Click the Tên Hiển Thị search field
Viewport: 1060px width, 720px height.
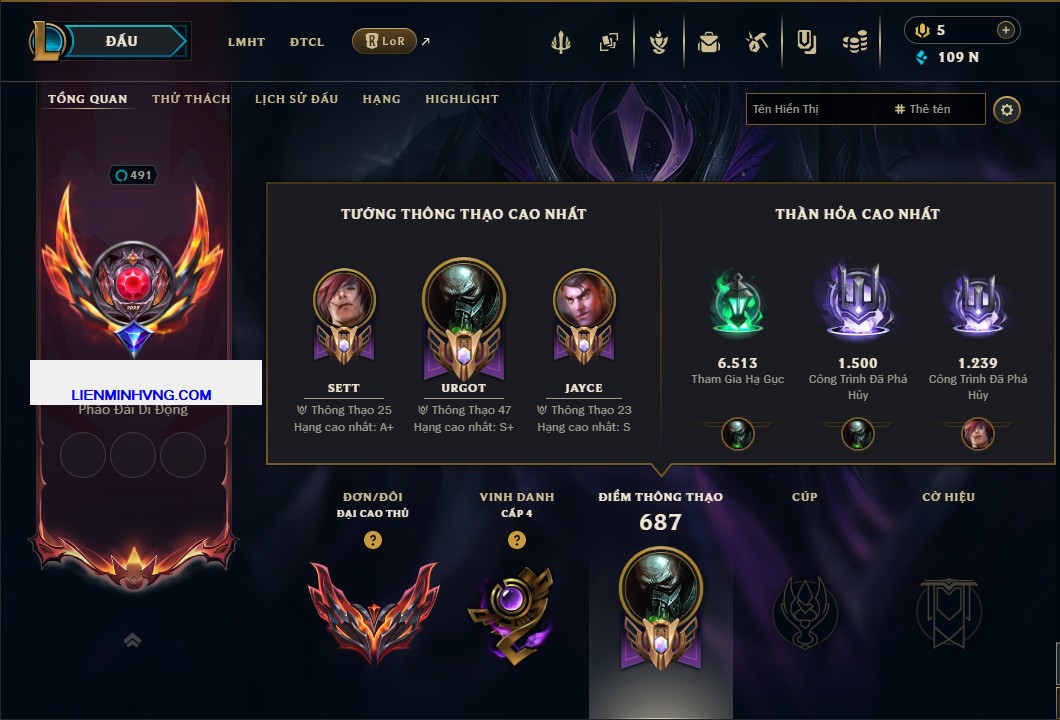click(815, 109)
